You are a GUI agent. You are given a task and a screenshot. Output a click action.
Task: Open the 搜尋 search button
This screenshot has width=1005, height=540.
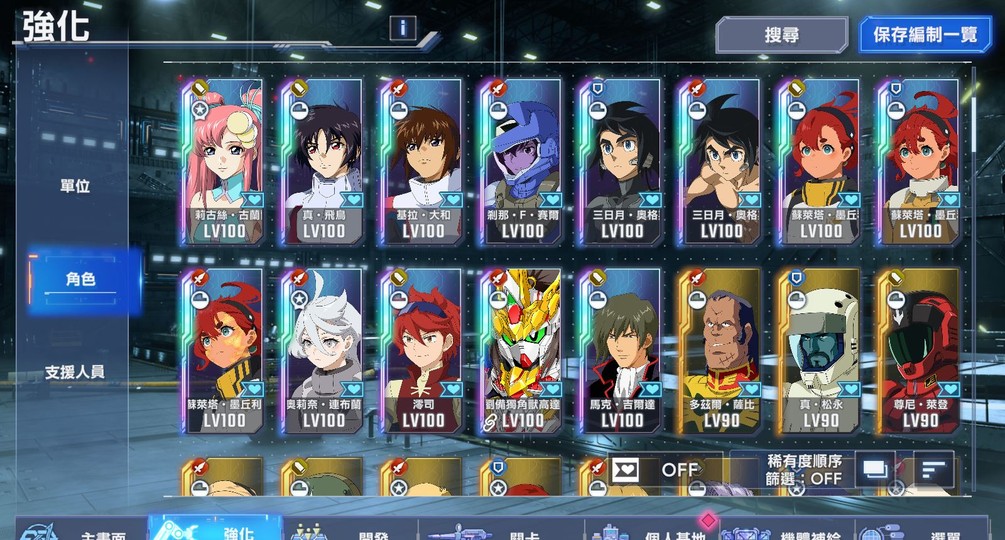pyautogui.click(x=781, y=35)
